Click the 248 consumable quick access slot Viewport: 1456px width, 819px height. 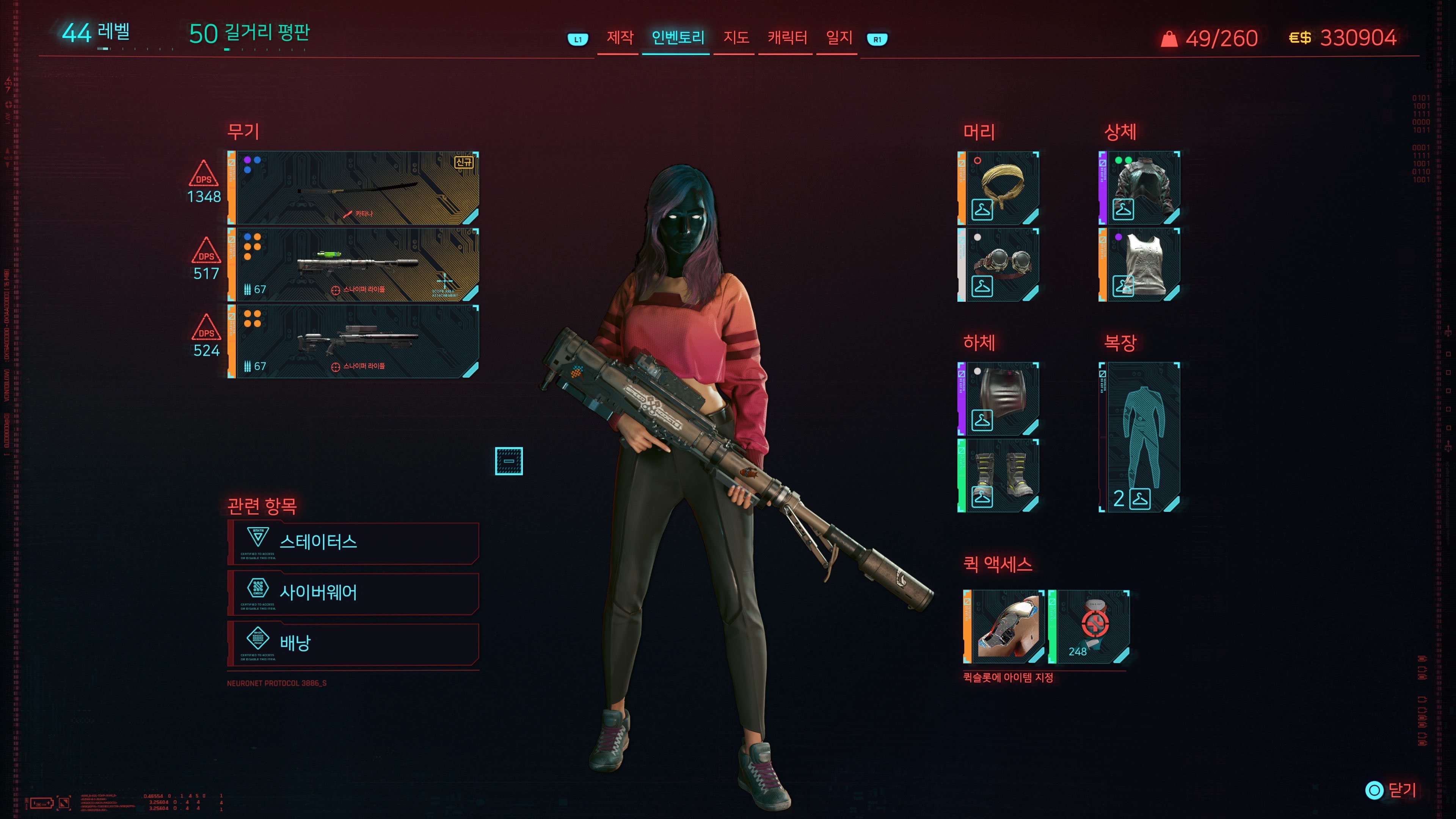click(1090, 626)
